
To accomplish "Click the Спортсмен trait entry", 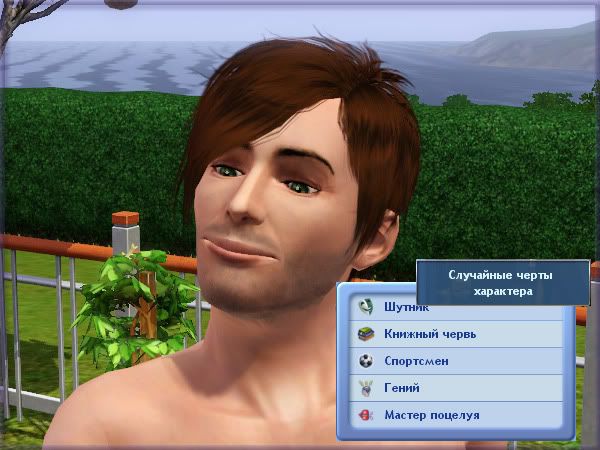I will (x=455, y=361).
